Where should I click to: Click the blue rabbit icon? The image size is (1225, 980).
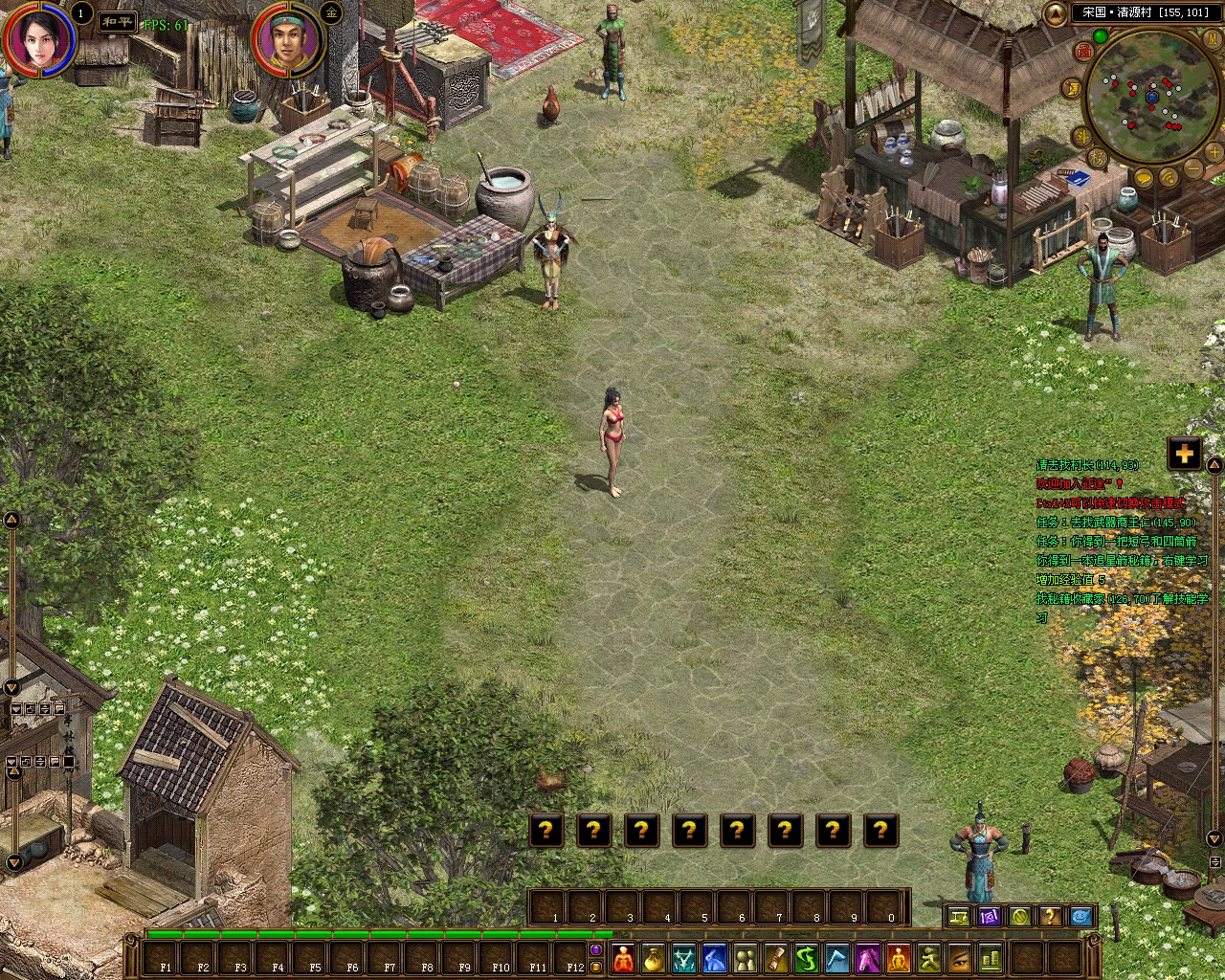[x=714, y=957]
